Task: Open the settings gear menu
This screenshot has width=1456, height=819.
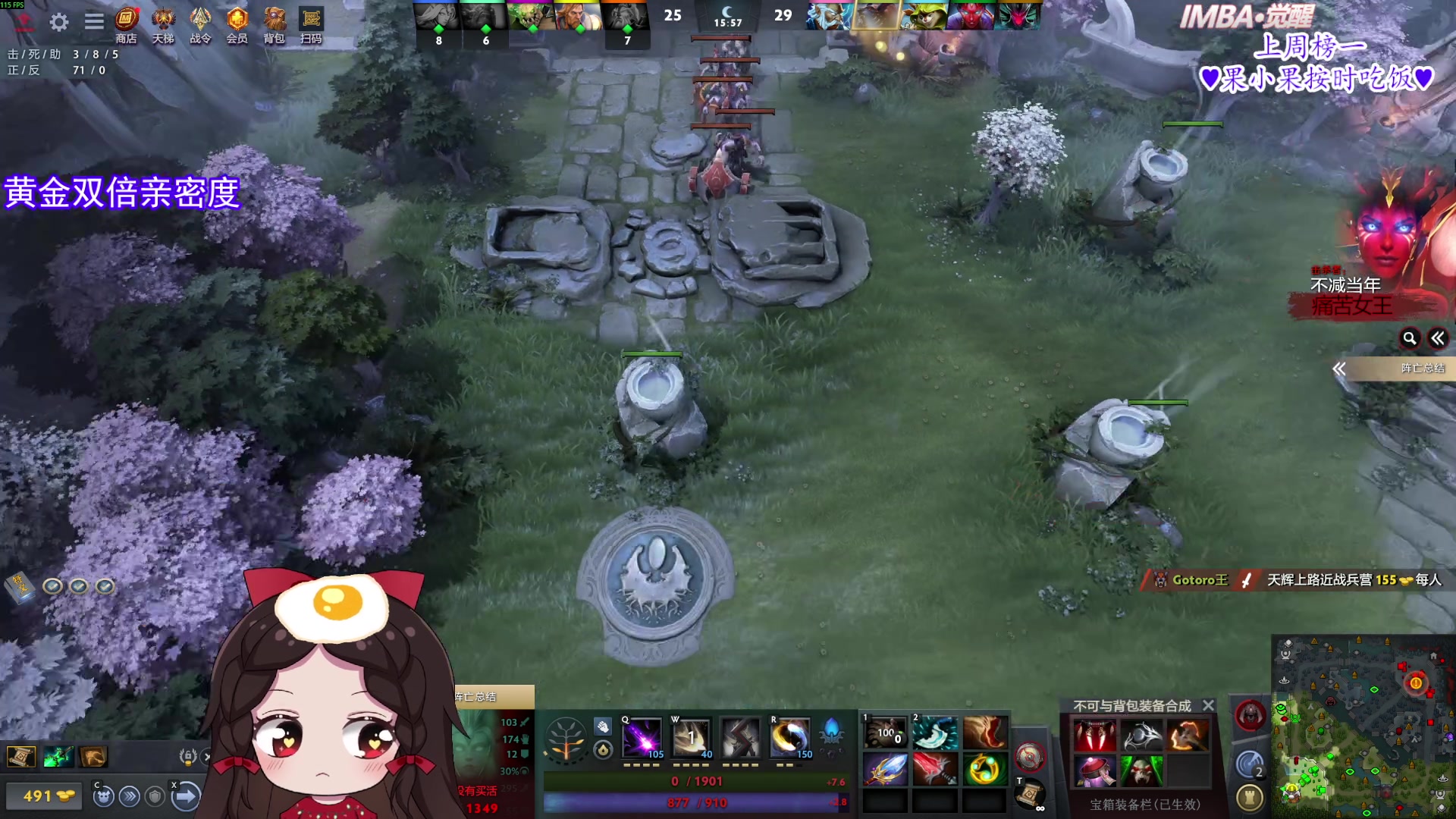Action: 59,22
